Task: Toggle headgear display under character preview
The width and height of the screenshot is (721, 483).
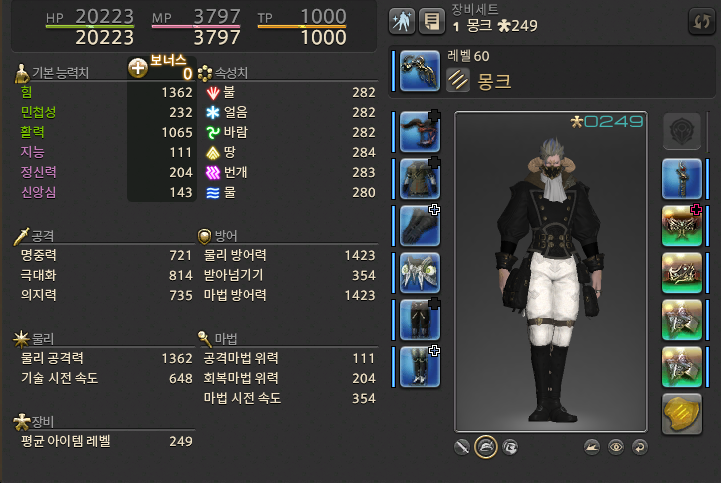Action: click(x=486, y=446)
